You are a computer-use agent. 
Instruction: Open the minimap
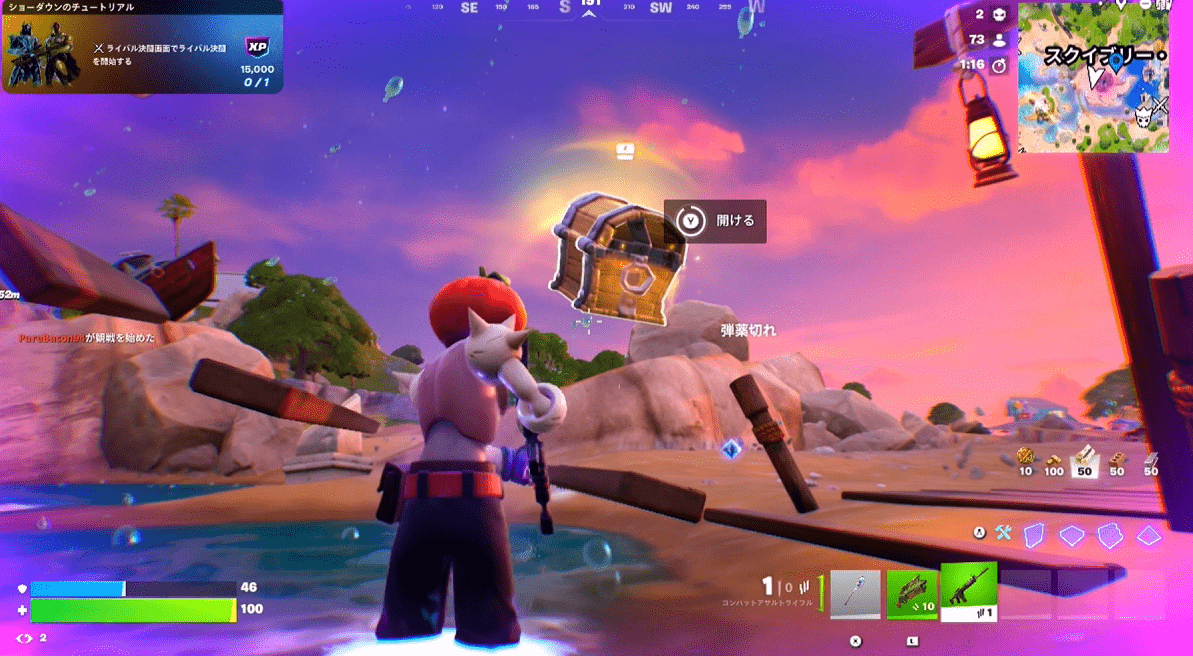[1093, 76]
